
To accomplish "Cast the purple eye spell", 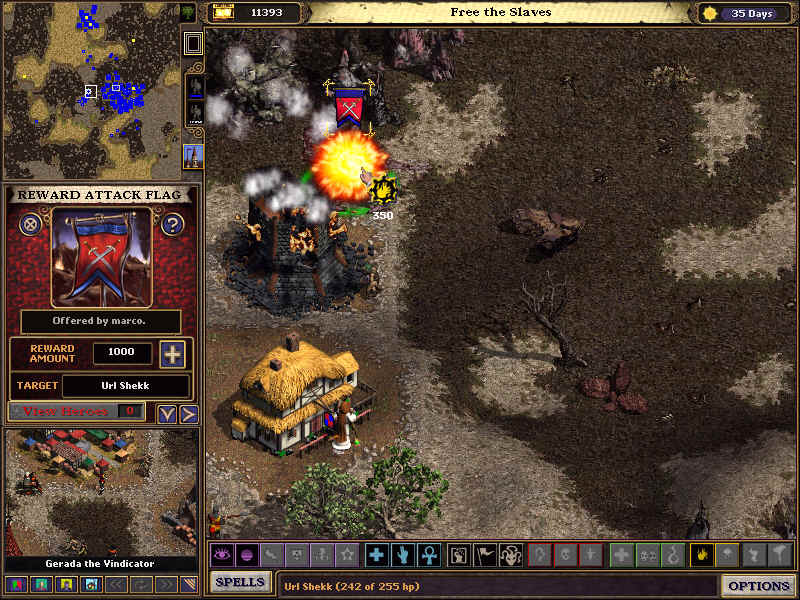I will (x=220, y=555).
